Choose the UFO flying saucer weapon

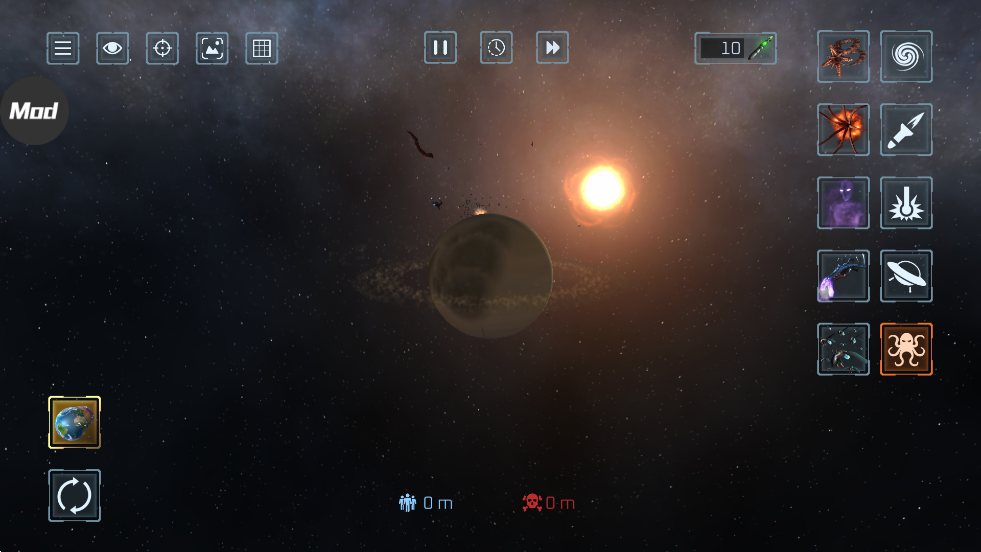point(906,276)
